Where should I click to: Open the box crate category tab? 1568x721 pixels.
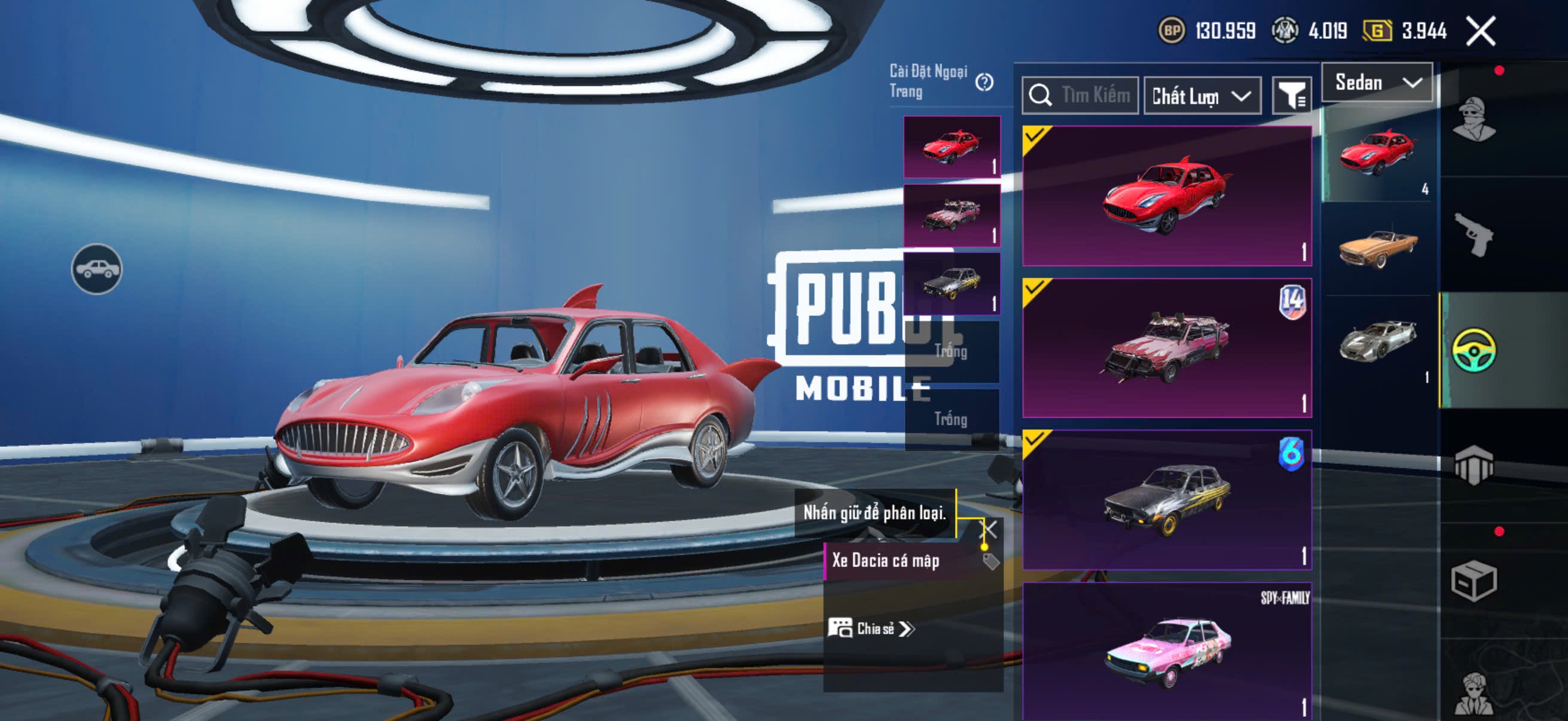tap(1474, 581)
